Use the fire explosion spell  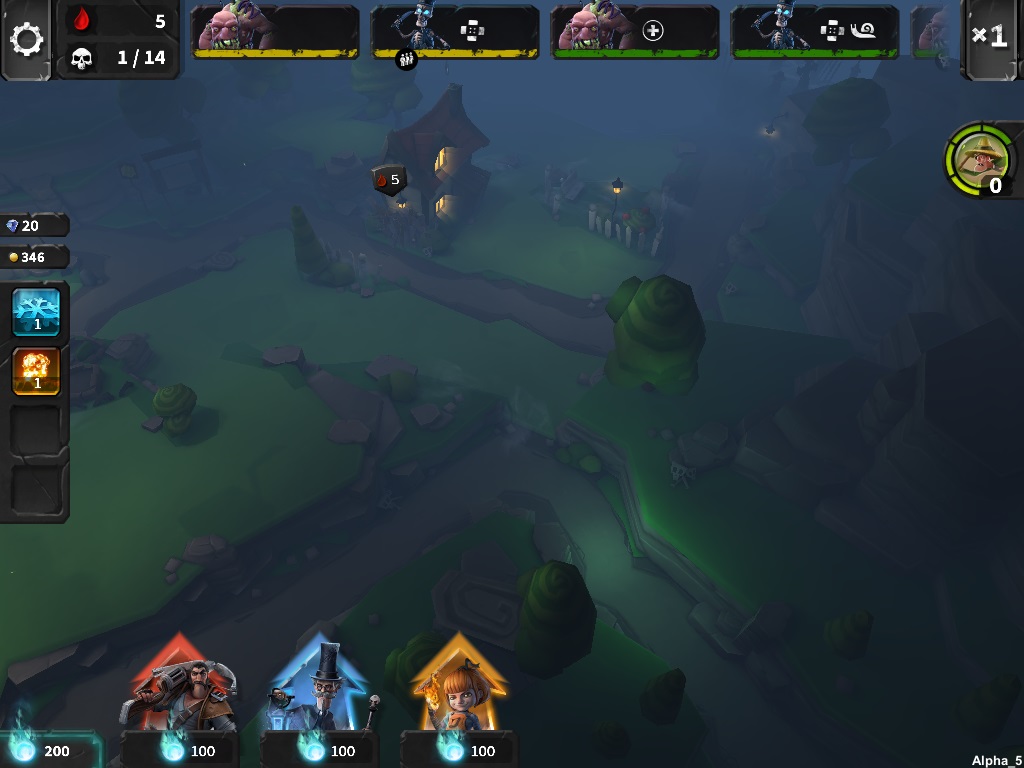click(x=36, y=371)
